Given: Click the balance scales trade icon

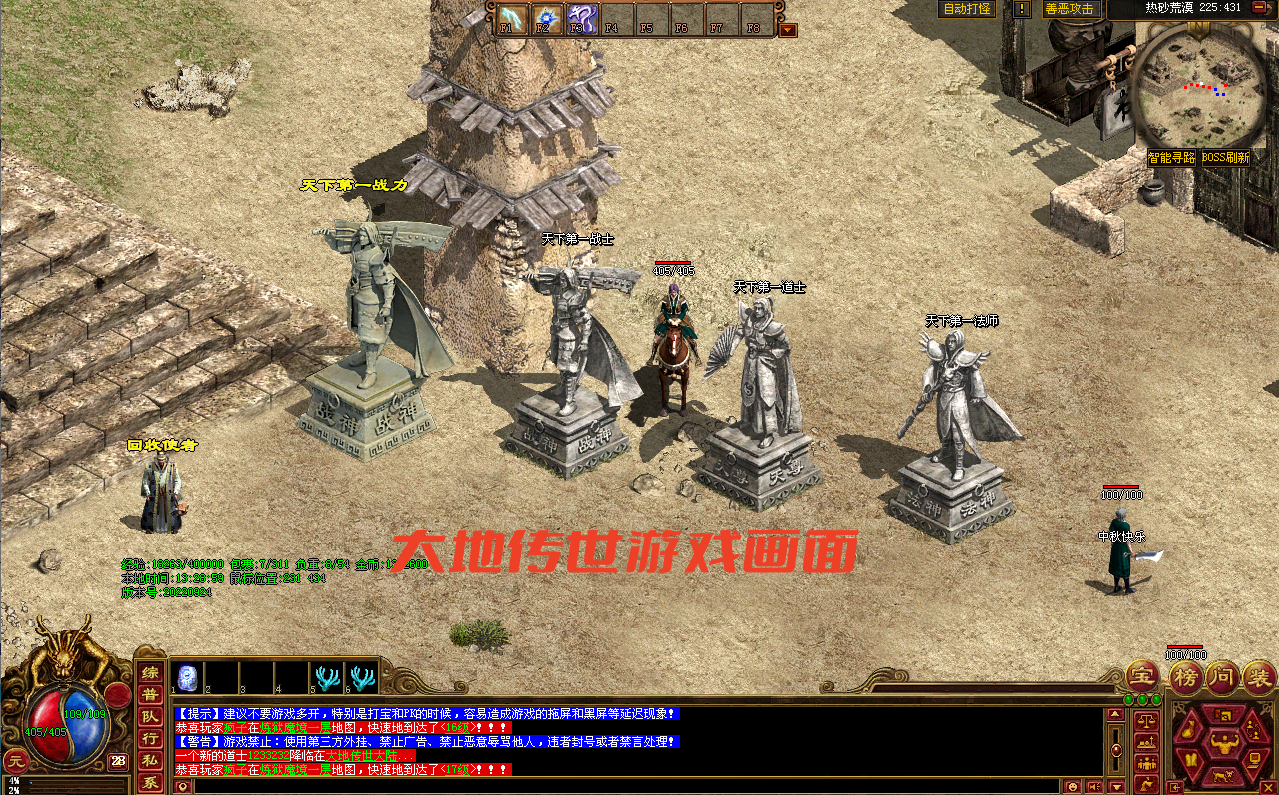Looking at the screenshot, I should (1144, 719).
